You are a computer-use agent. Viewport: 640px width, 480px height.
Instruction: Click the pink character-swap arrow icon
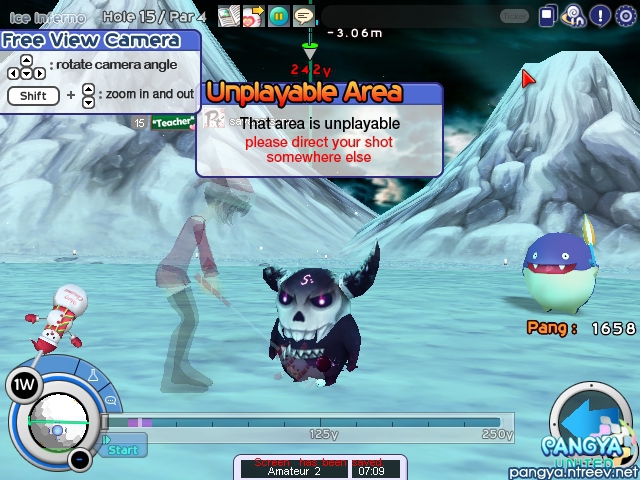(x=254, y=15)
